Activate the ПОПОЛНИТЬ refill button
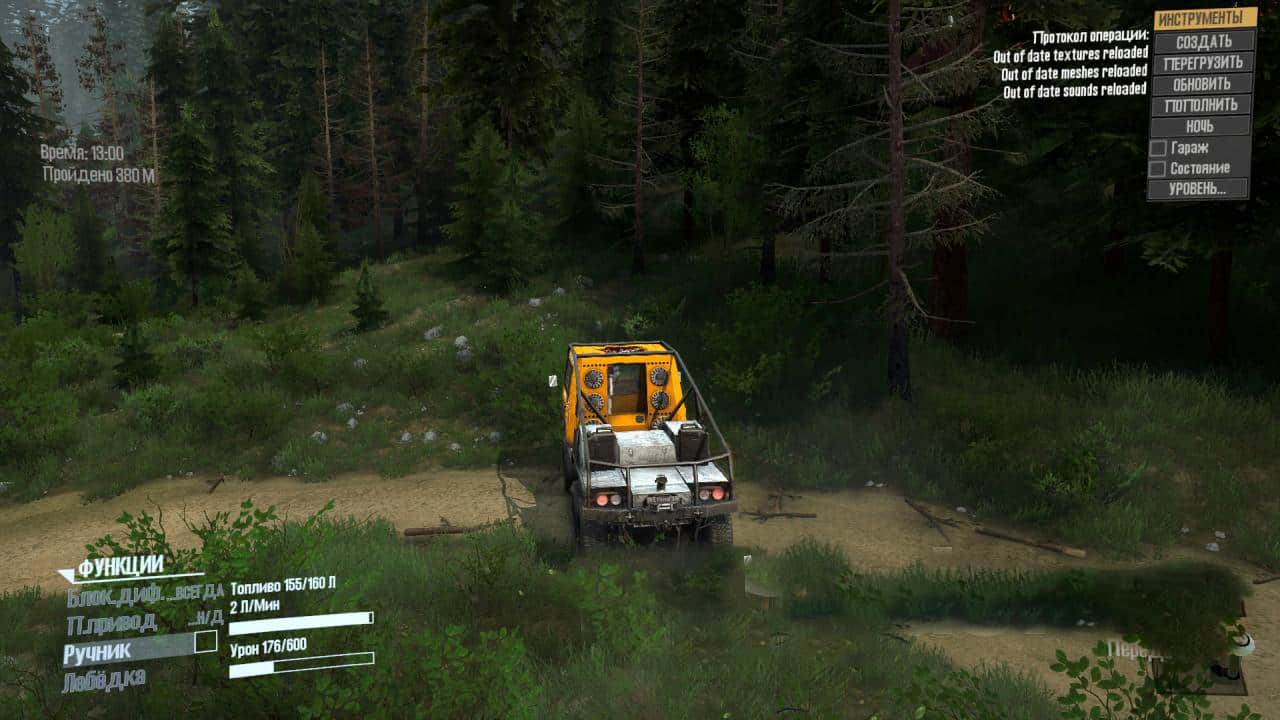 tap(1201, 104)
